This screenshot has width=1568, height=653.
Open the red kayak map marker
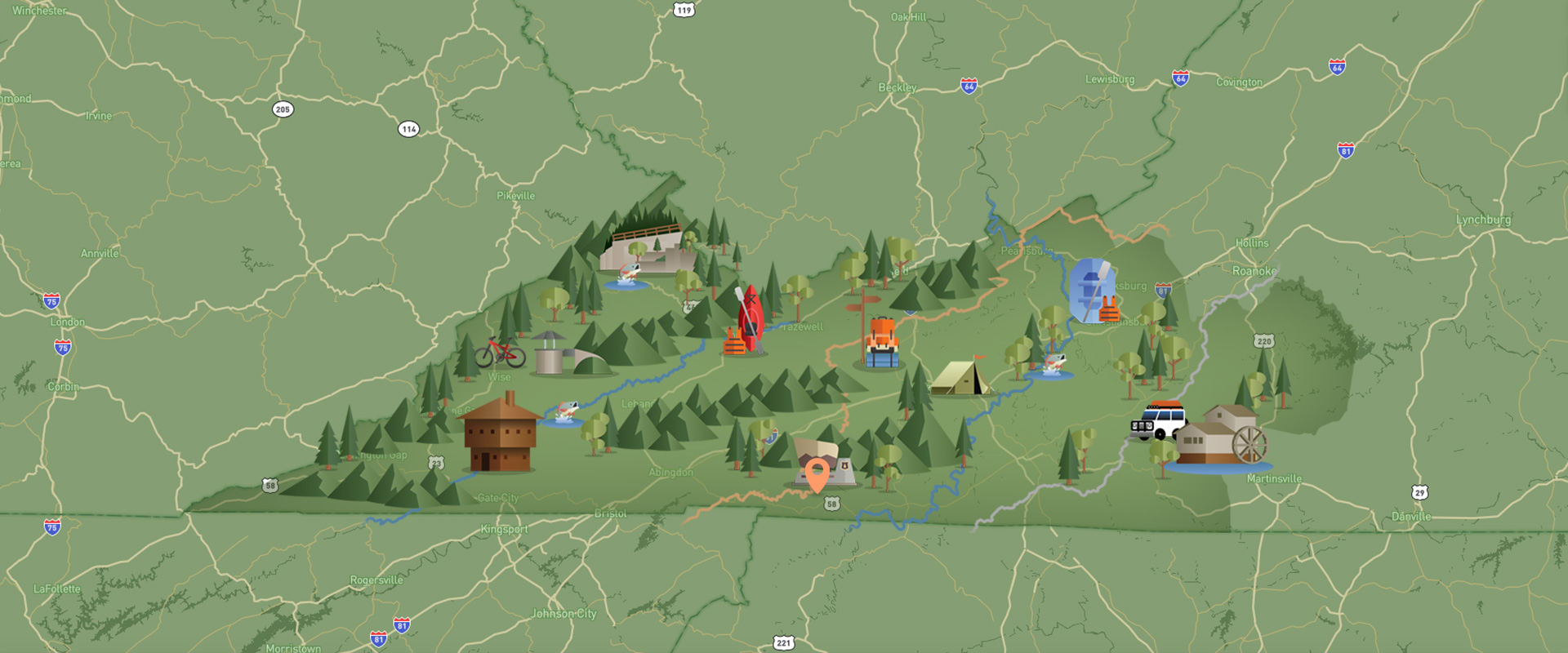[751, 320]
